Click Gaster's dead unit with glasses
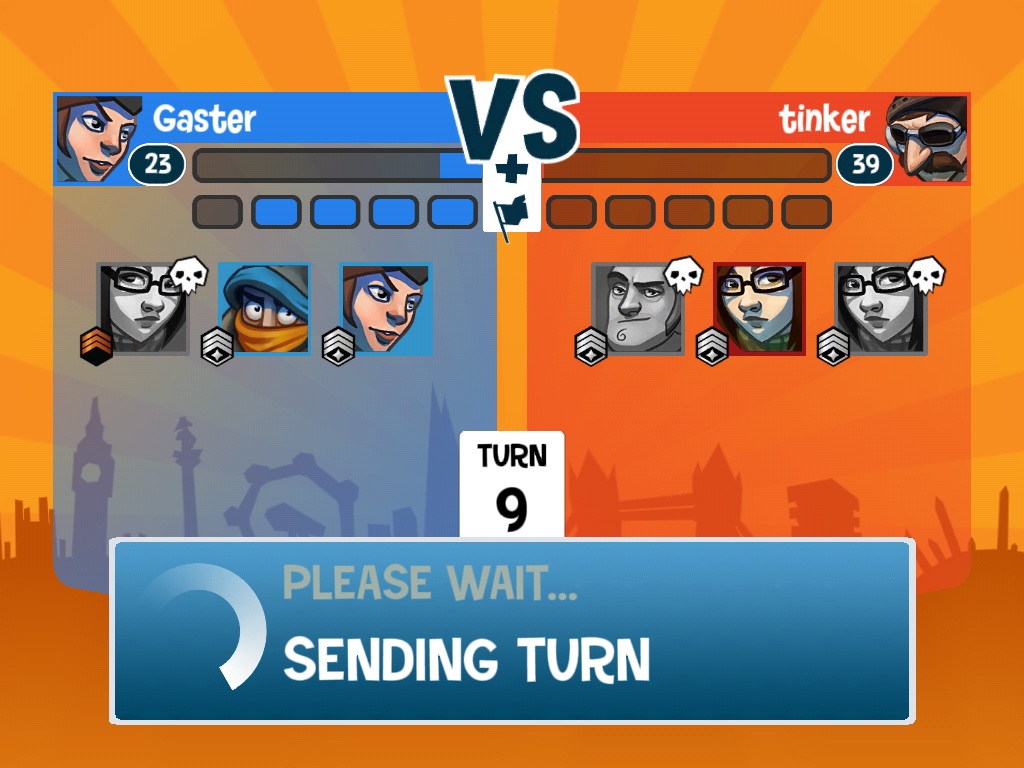 click(x=143, y=308)
